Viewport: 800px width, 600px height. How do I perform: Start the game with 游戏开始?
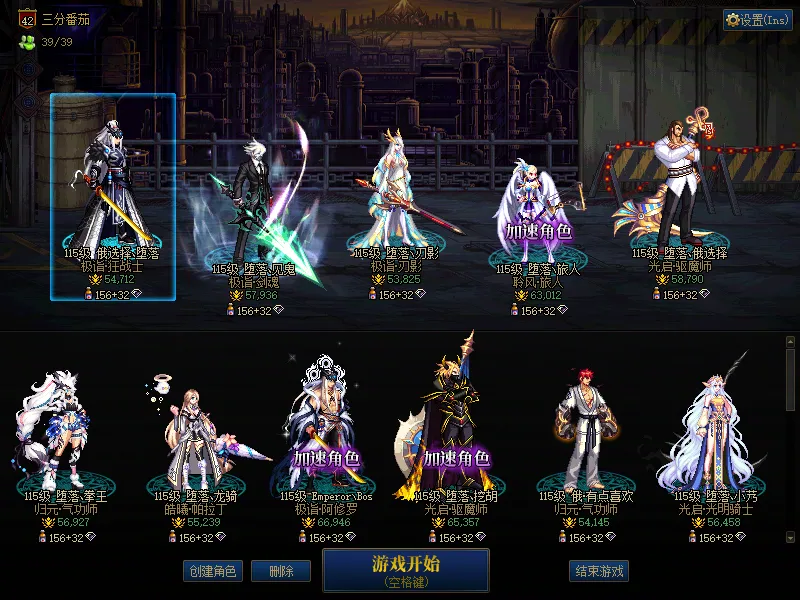pyautogui.click(x=405, y=569)
